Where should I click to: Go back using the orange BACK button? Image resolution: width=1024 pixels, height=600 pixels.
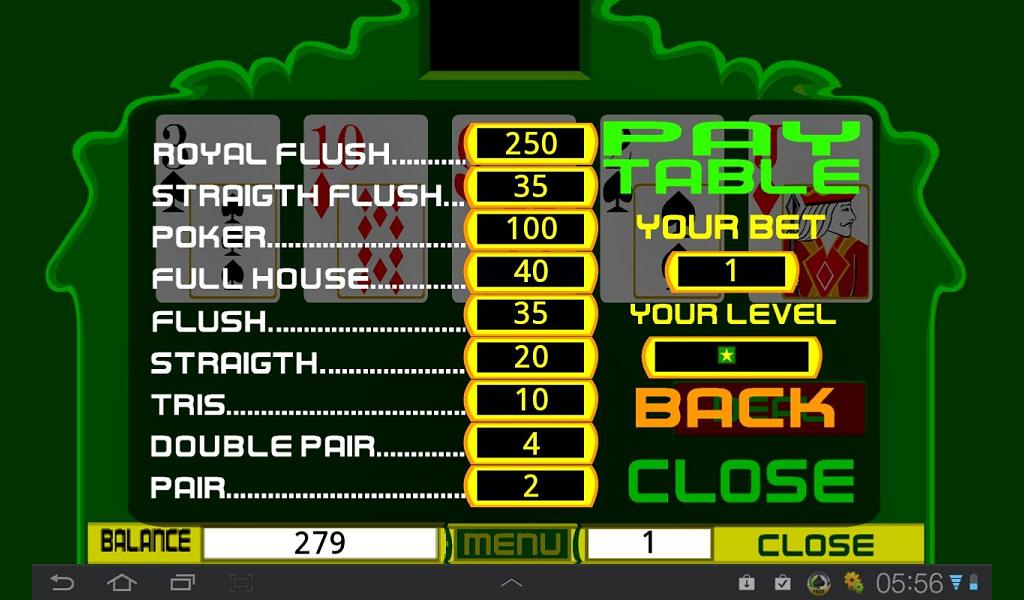click(x=735, y=407)
